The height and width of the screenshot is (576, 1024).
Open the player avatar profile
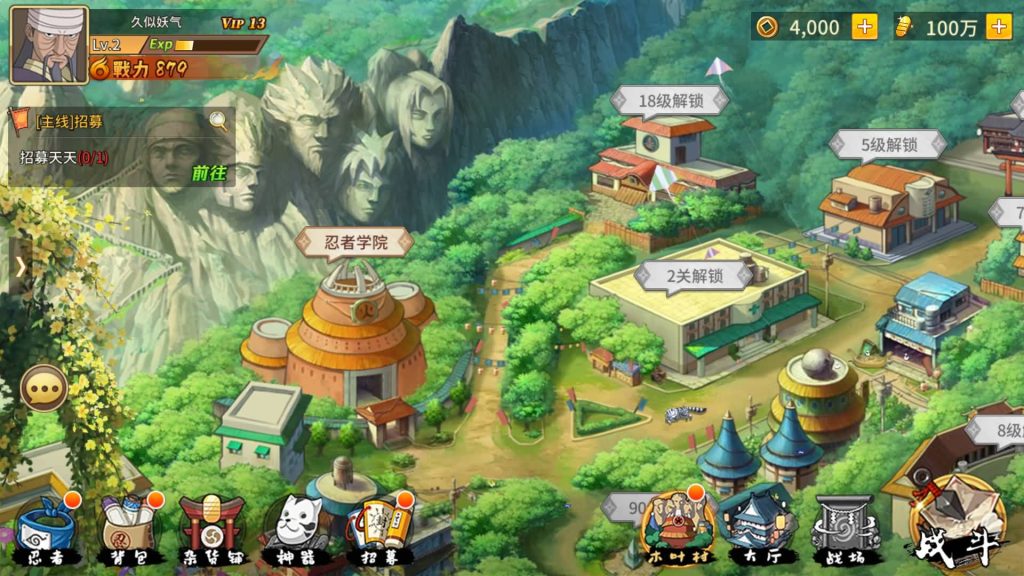(48, 45)
